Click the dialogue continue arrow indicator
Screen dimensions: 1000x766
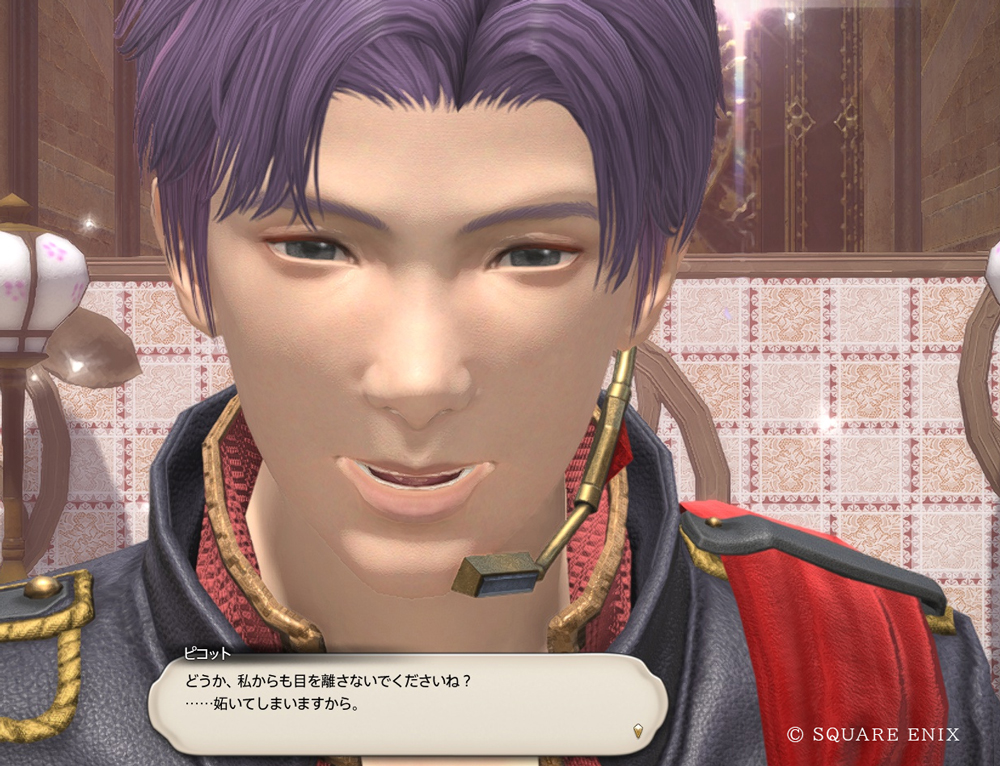click(x=638, y=731)
